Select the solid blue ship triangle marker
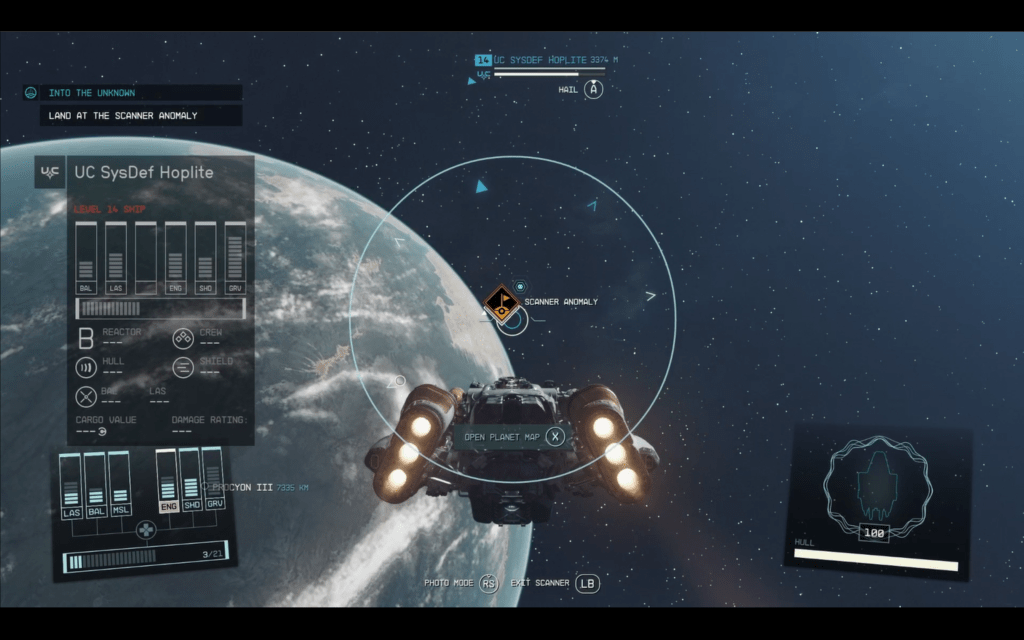The height and width of the screenshot is (640, 1024). coord(481,186)
